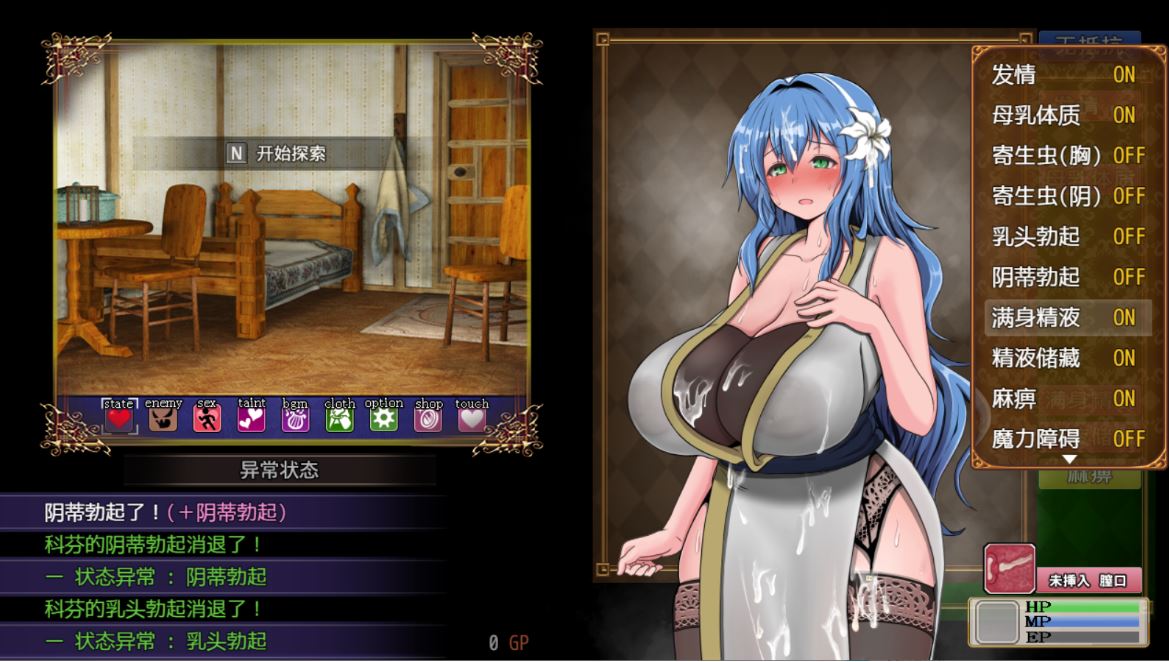Toggle the 寄生虫(胸) status row
Viewport: 1169px width, 662px height.
click(x=1066, y=156)
